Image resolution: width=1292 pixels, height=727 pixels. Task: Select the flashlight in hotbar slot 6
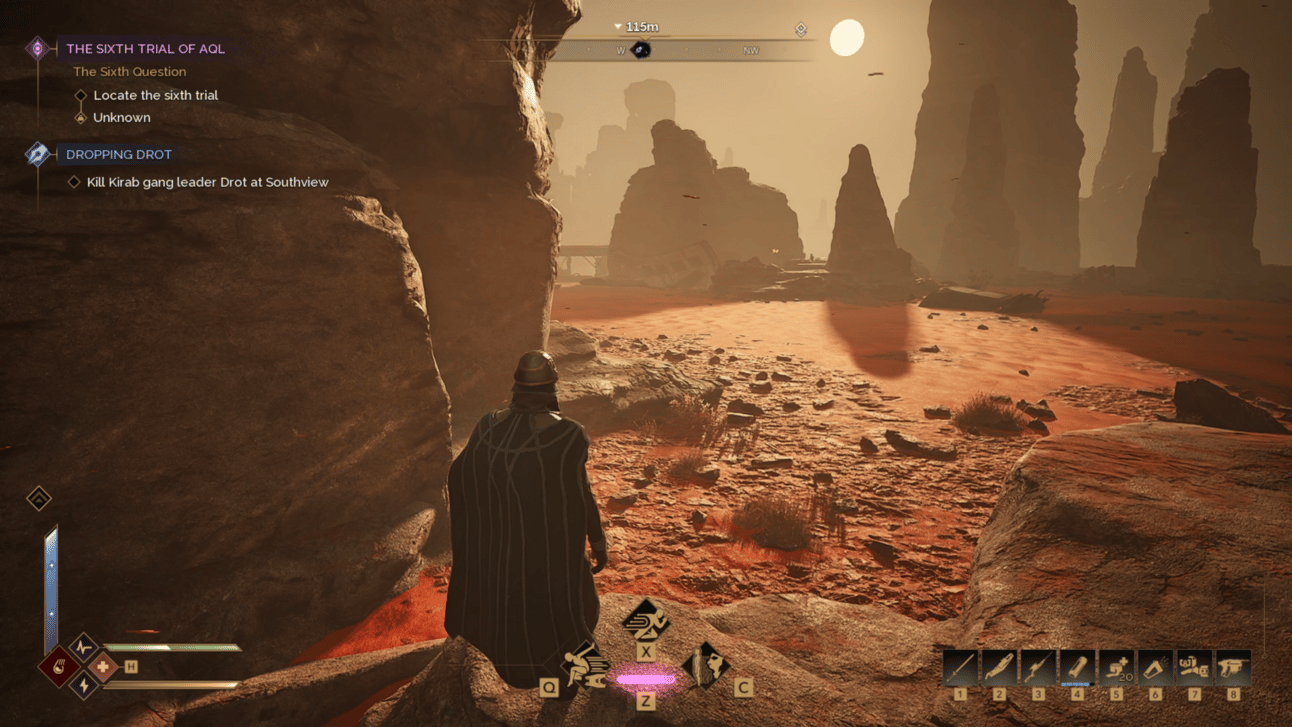click(1155, 667)
